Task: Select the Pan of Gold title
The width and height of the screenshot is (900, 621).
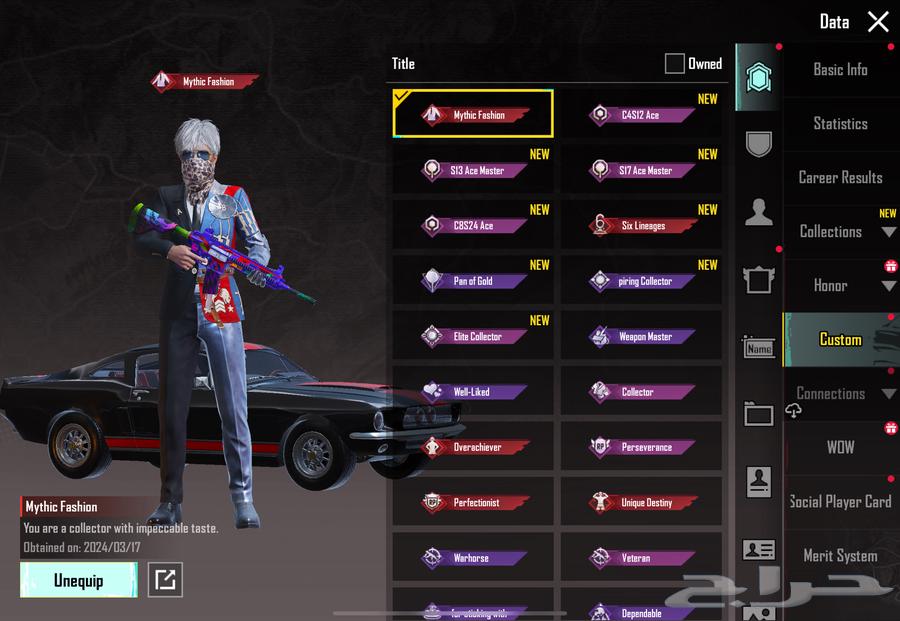Action: tap(473, 281)
